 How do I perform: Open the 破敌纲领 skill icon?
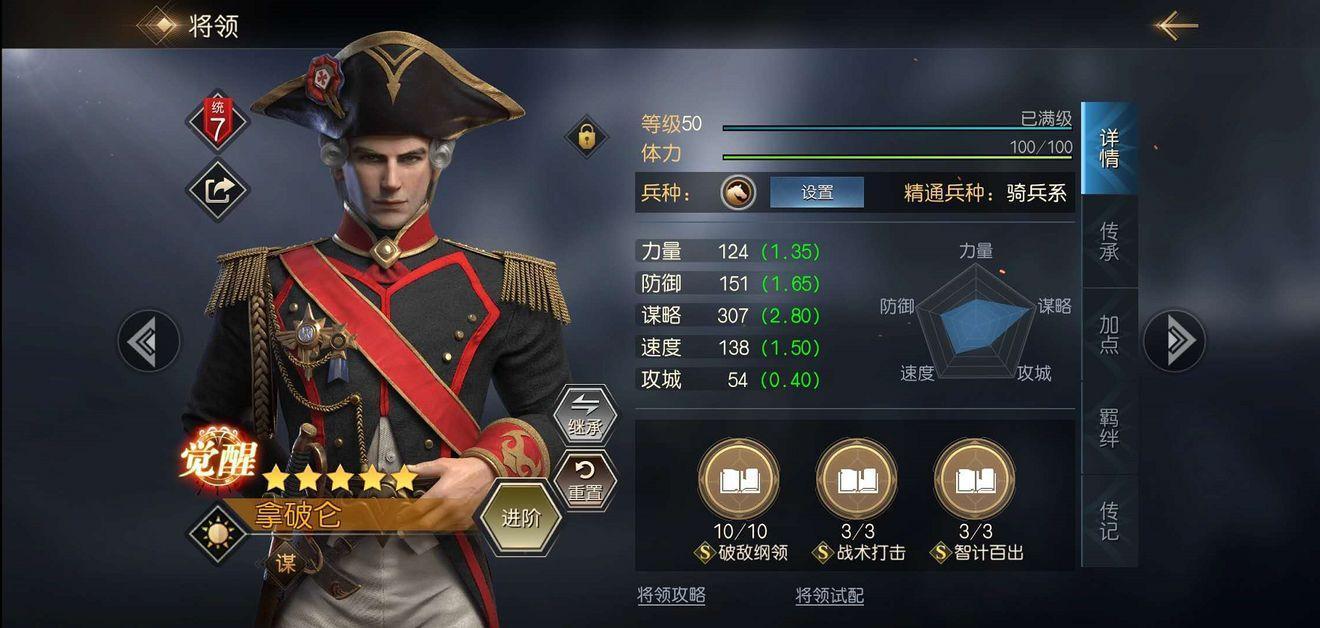click(739, 480)
